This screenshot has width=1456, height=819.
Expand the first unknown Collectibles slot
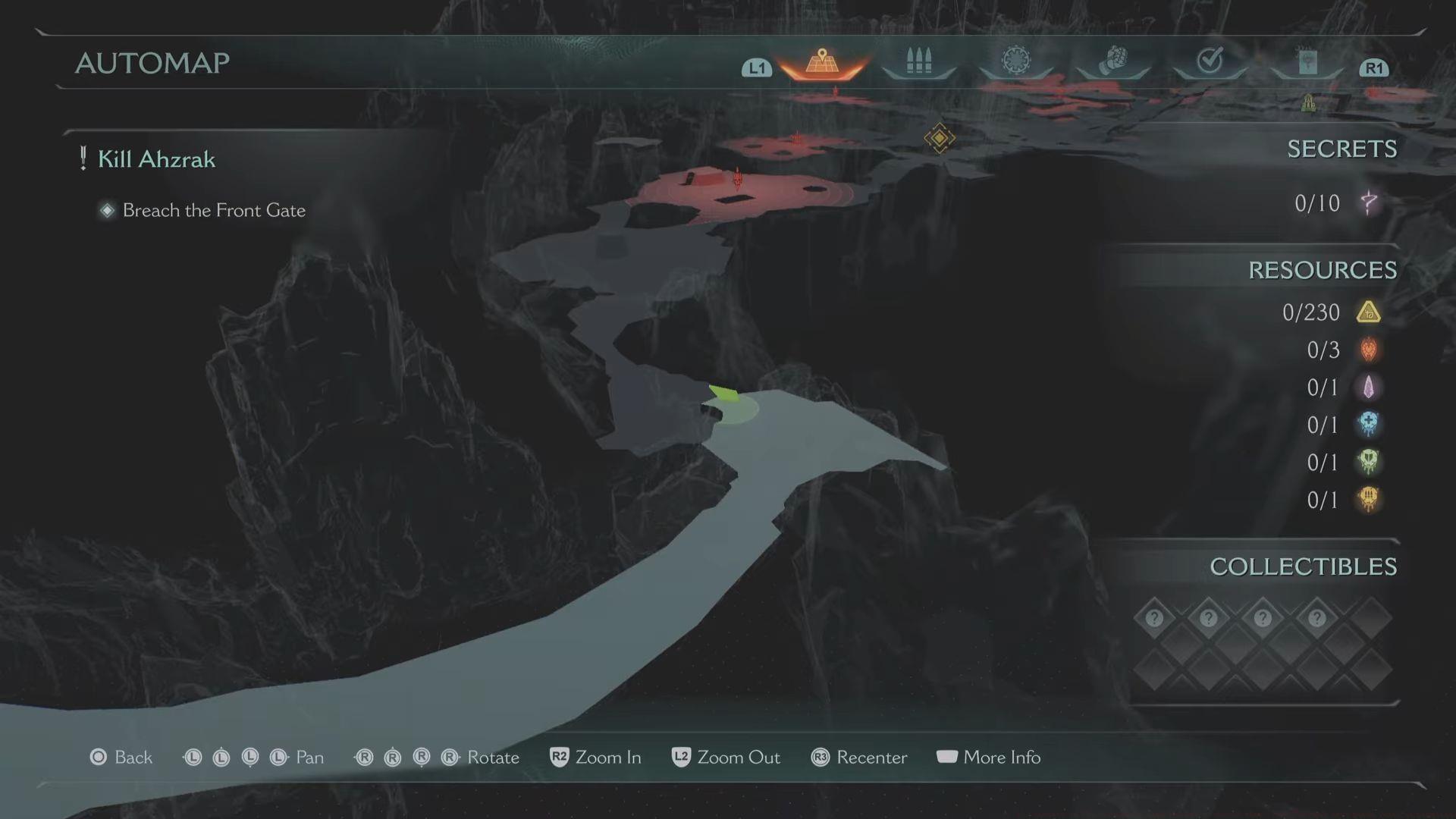[x=1153, y=617]
